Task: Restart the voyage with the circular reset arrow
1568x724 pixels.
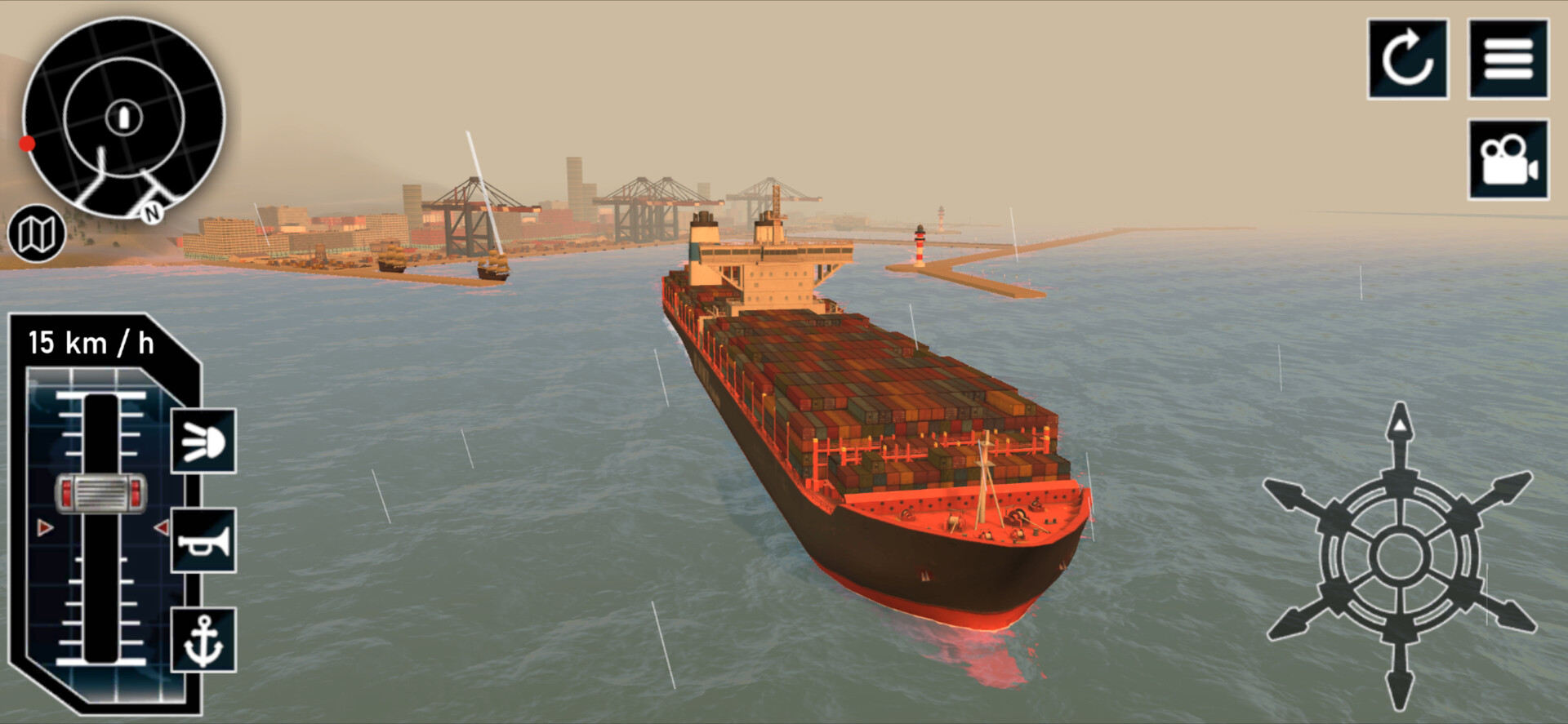Action: tap(1407, 60)
